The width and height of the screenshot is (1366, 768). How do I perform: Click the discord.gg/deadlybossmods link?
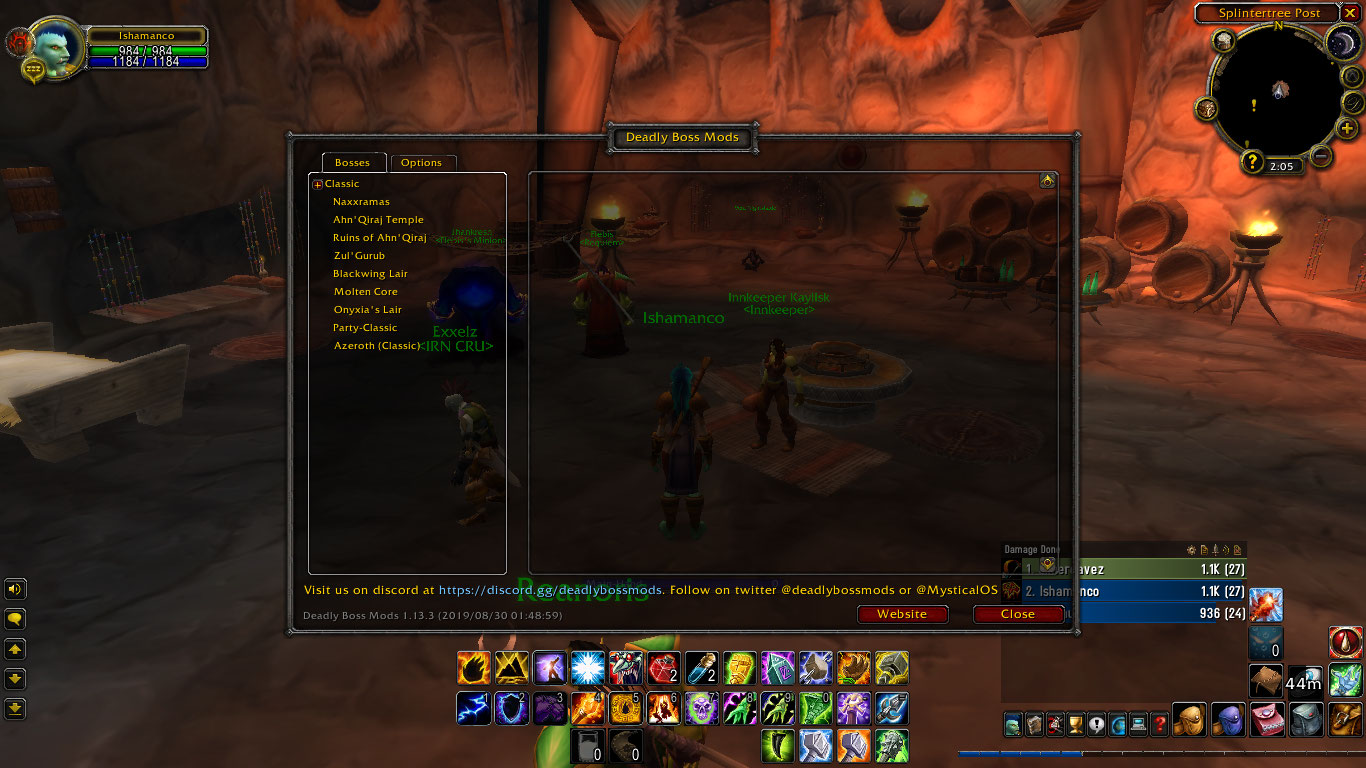(551, 590)
